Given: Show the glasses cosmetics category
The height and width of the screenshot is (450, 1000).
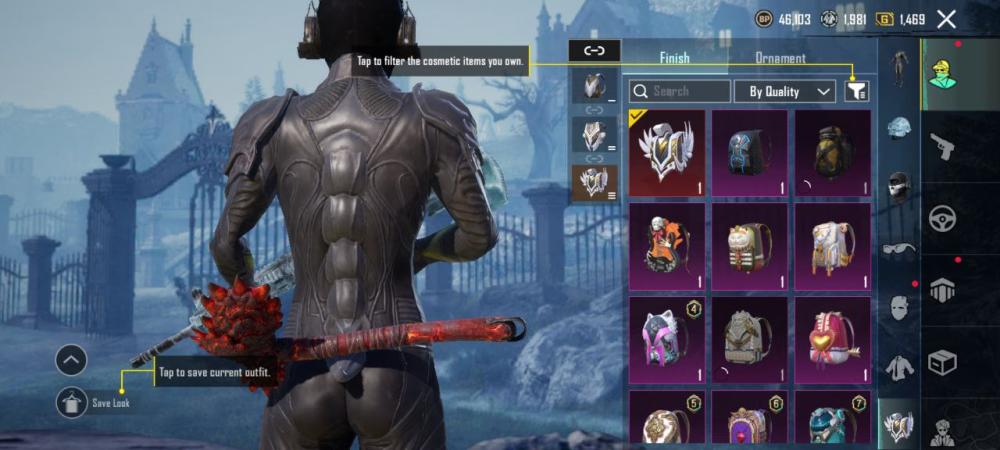Looking at the screenshot, I should pyautogui.click(x=899, y=250).
